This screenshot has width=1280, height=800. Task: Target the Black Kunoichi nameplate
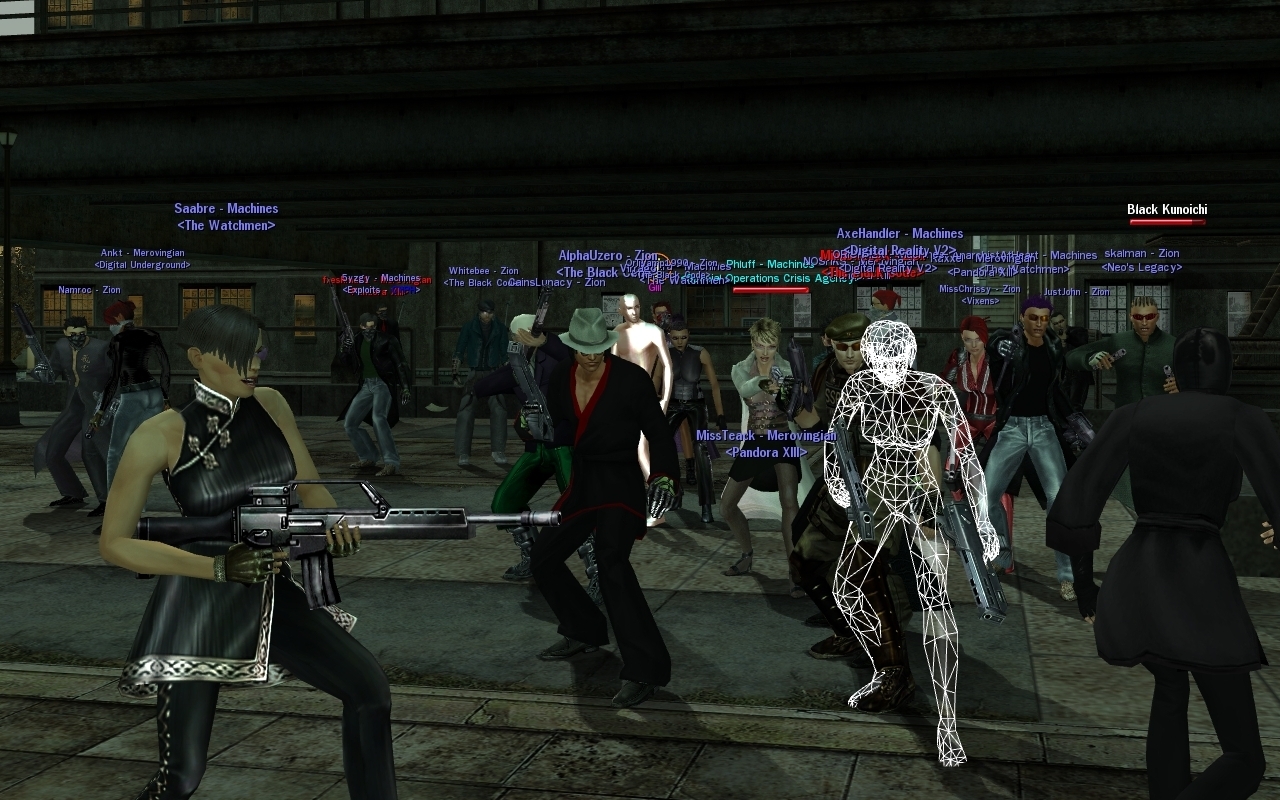(x=1167, y=210)
